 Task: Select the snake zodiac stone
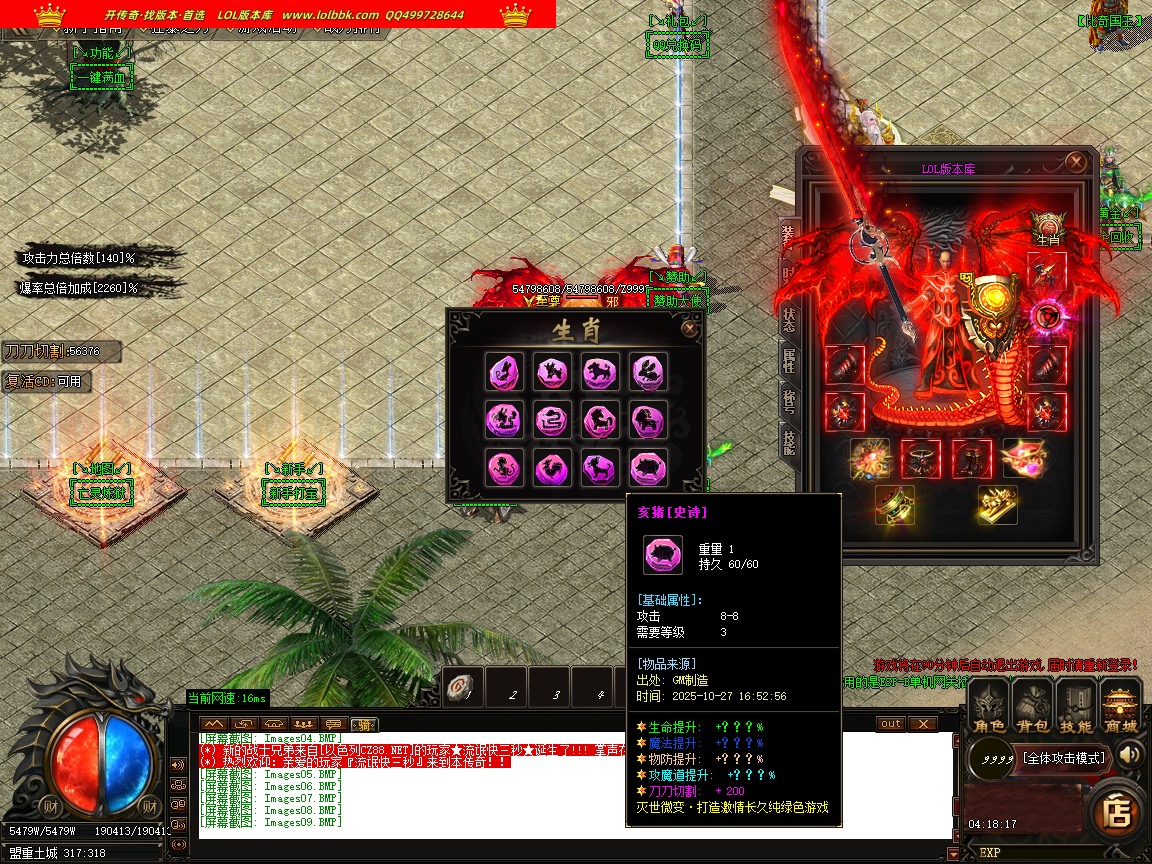[x=552, y=419]
